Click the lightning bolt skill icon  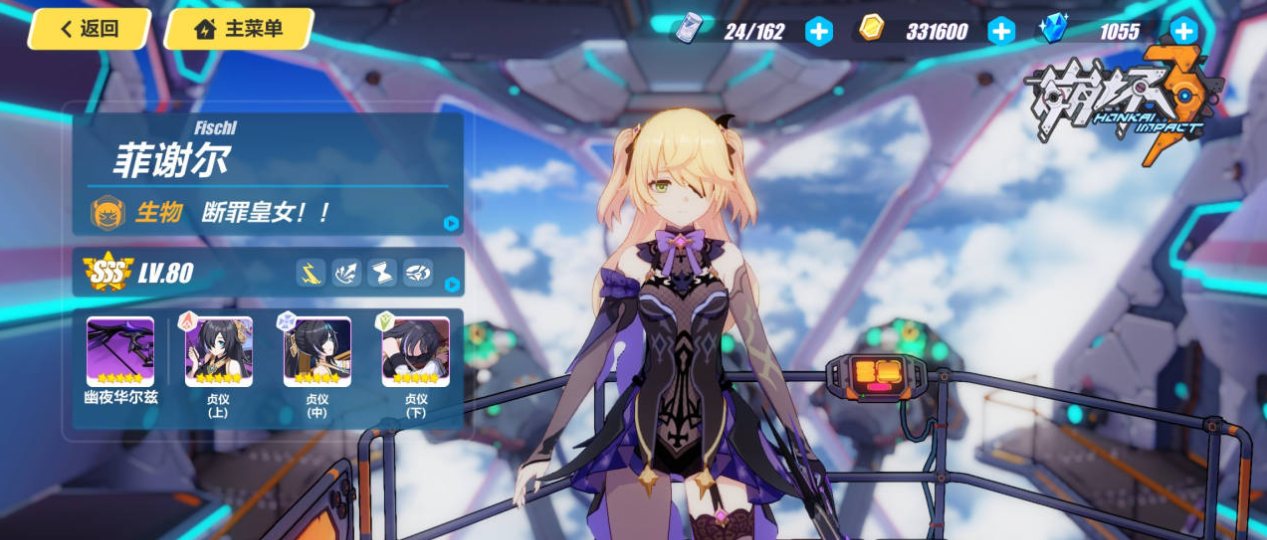tap(311, 272)
